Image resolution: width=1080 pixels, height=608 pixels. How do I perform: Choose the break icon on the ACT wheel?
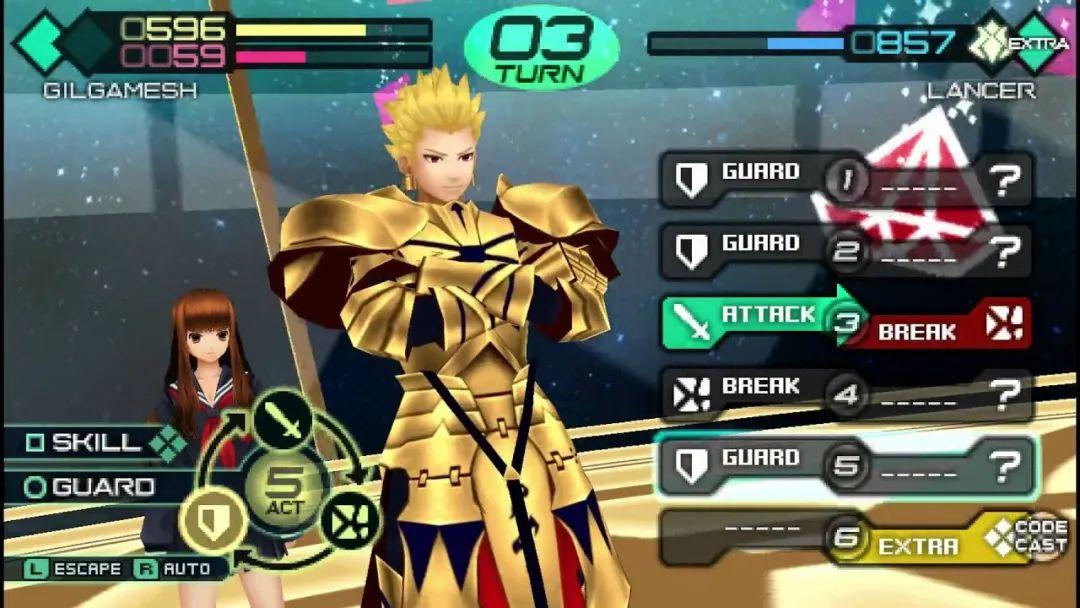(349, 519)
